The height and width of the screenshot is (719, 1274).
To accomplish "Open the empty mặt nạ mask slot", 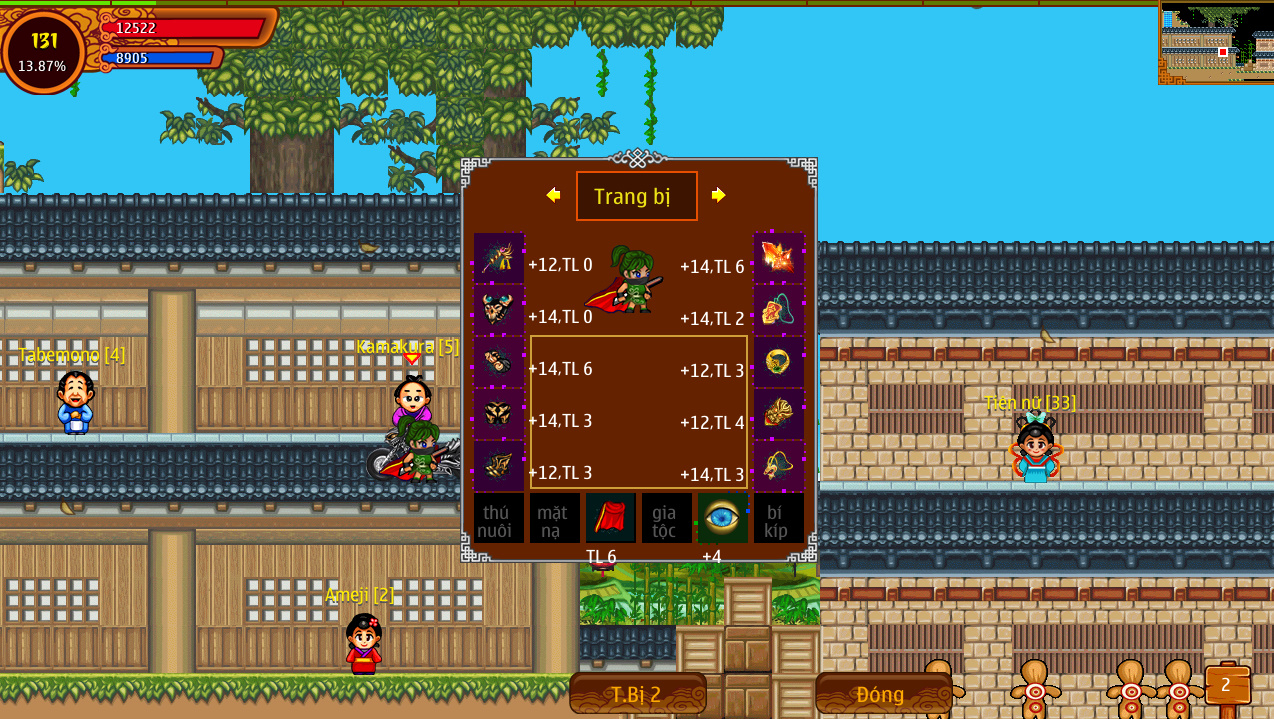I will [554, 518].
